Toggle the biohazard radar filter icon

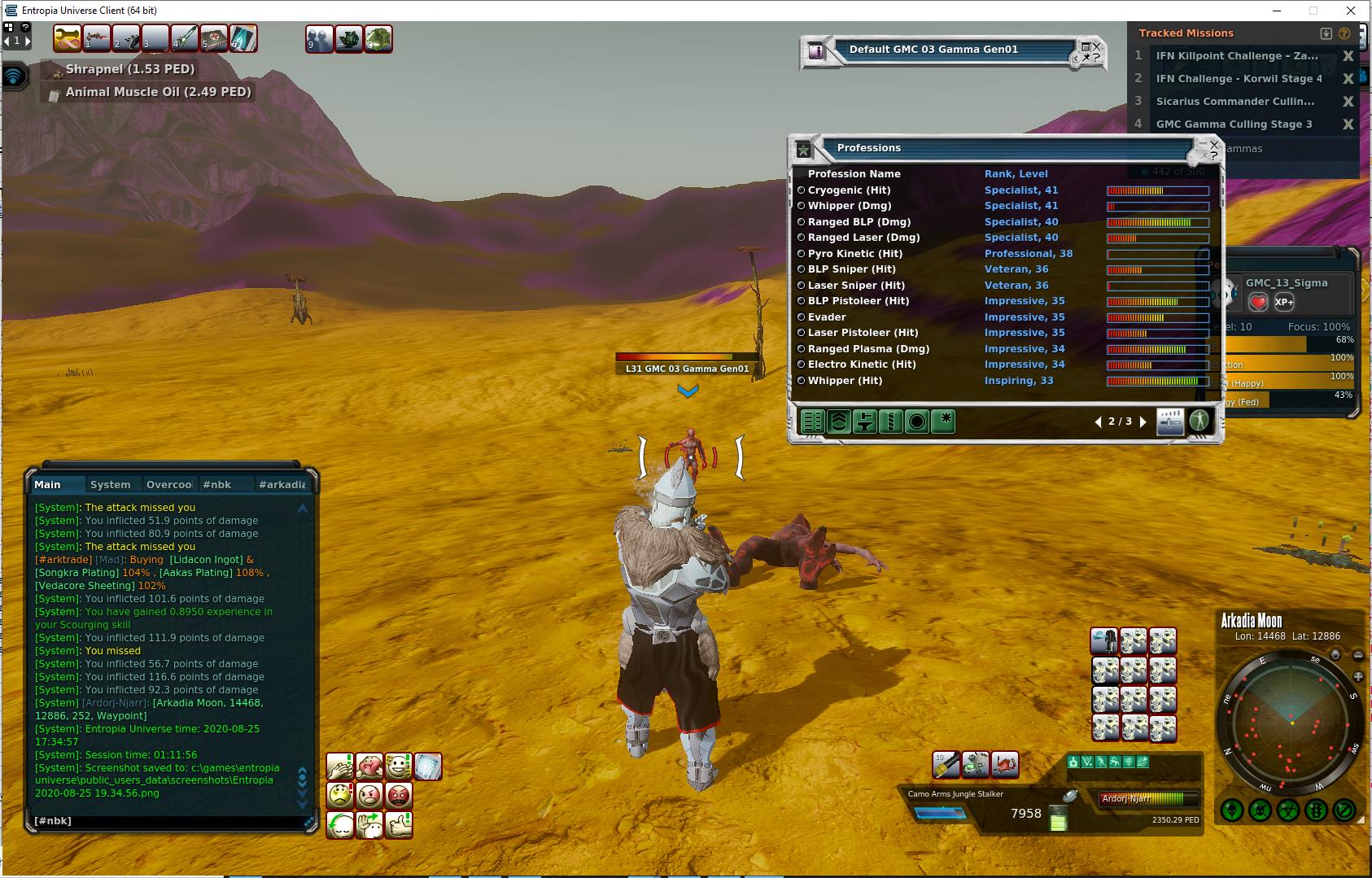(x=1287, y=810)
